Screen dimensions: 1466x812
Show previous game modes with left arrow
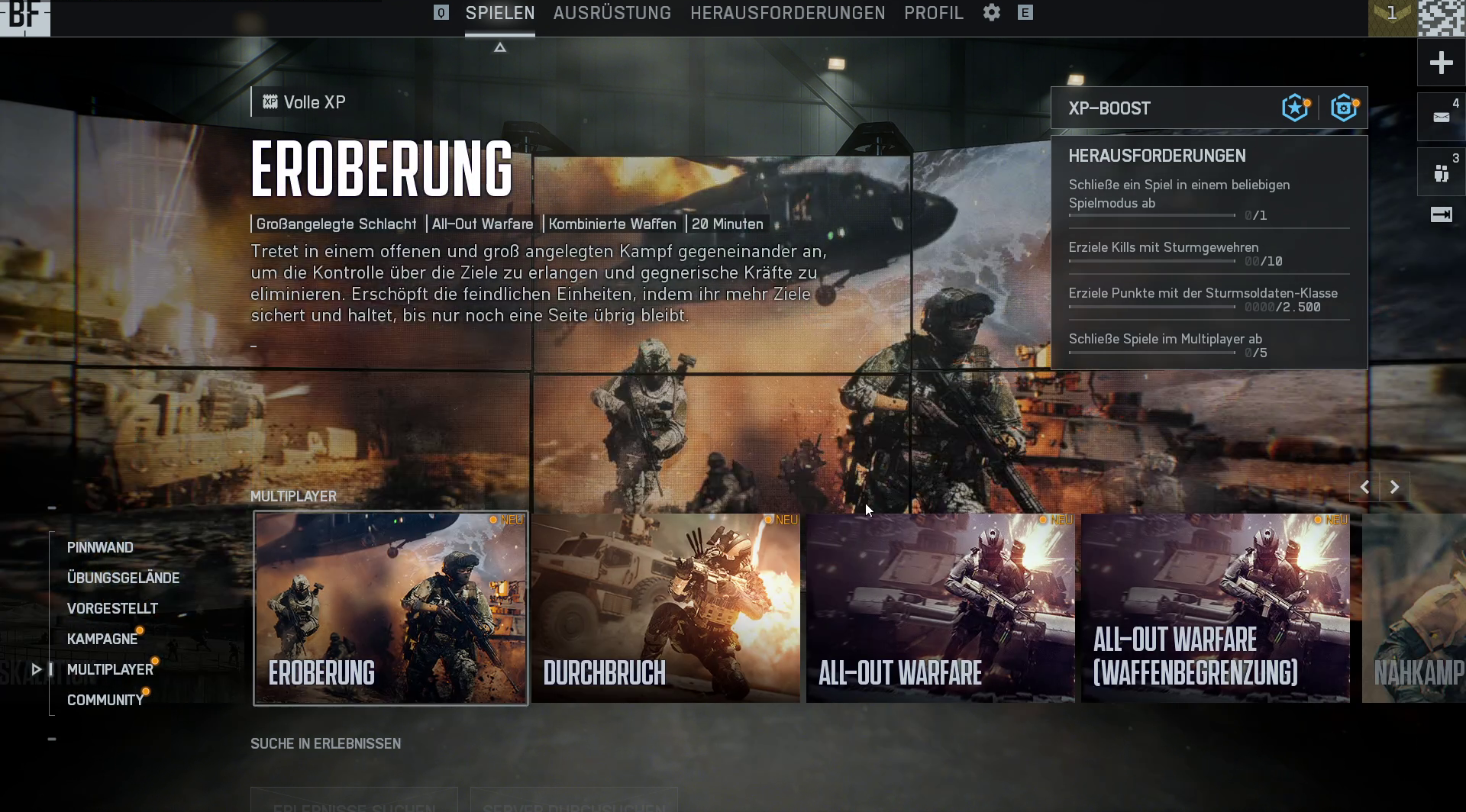tap(1364, 487)
